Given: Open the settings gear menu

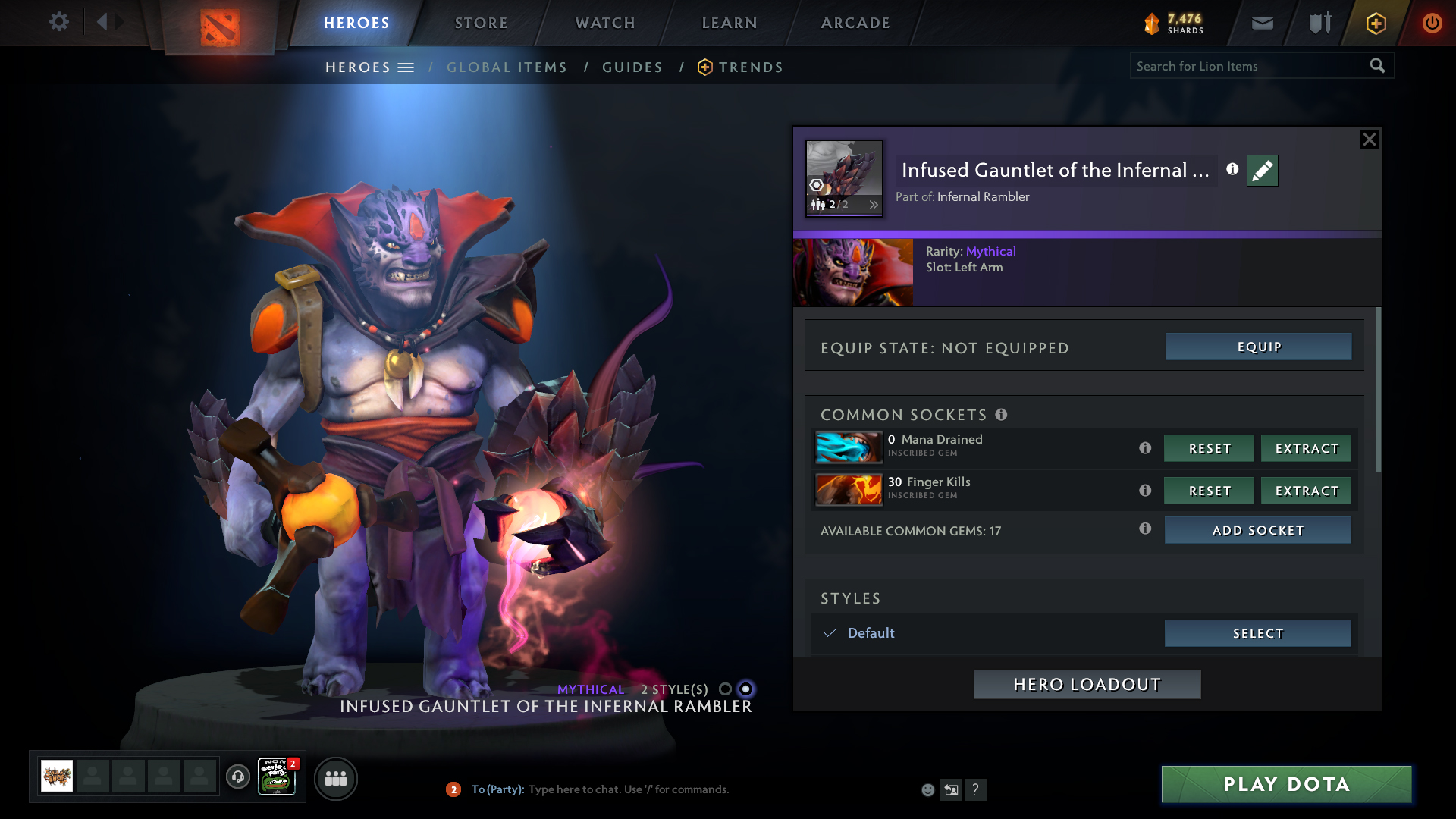Looking at the screenshot, I should [x=58, y=22].
